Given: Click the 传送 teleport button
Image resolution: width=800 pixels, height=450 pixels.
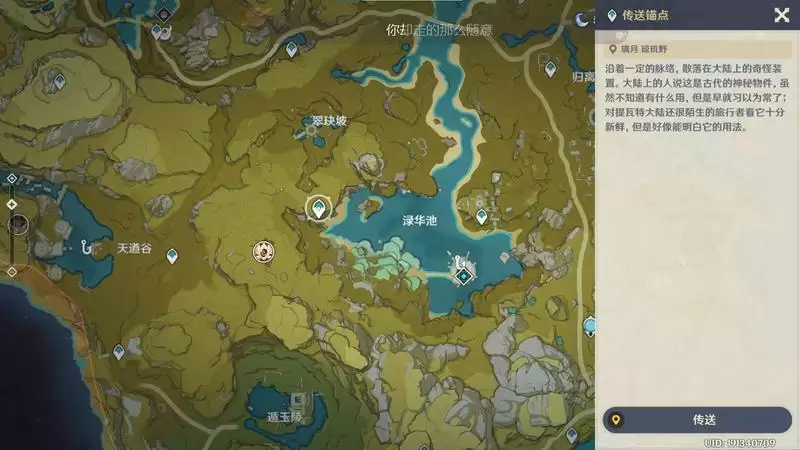Looking at the screenshot, I should coord(698,420).
